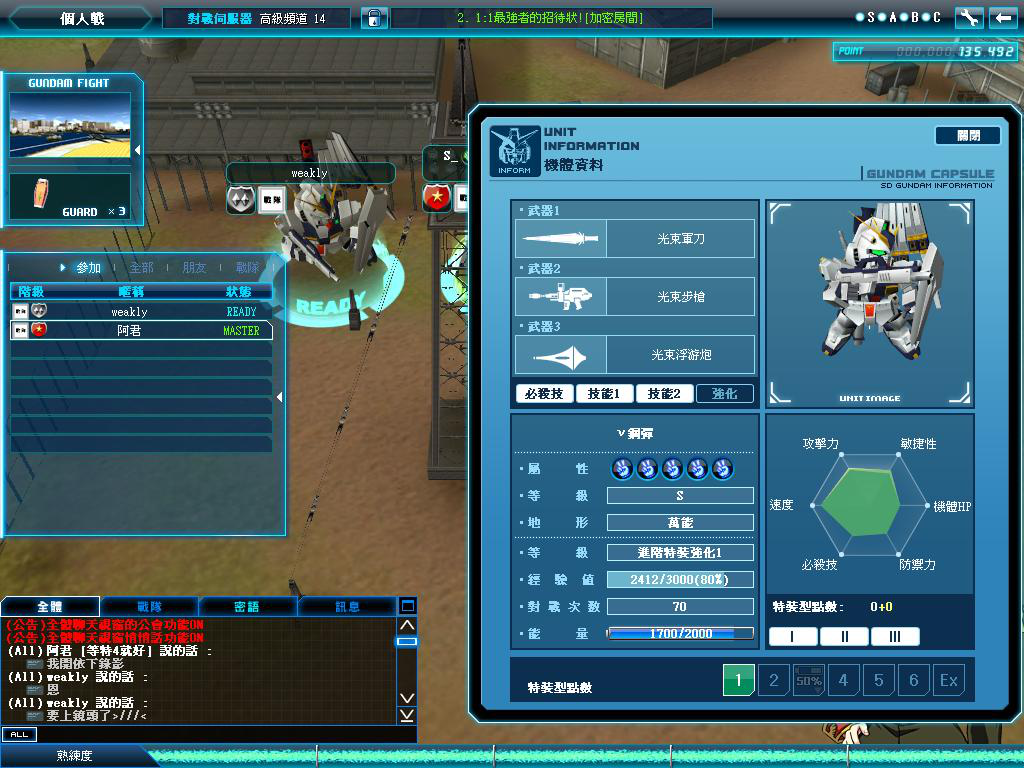Switch to the 技能1 tab
This screenshot has height=768, width=1024.
pos(605,394)
